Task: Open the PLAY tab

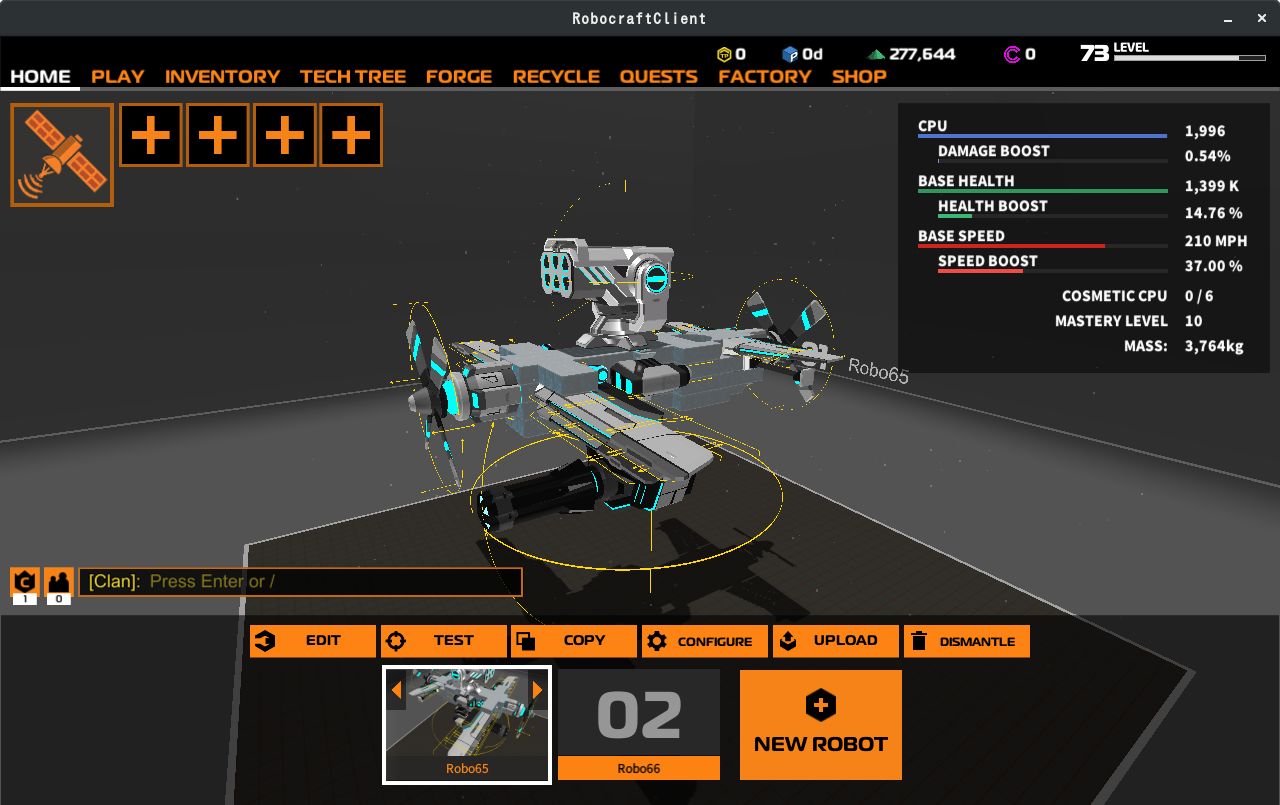Action: click(x=118, y=77)
